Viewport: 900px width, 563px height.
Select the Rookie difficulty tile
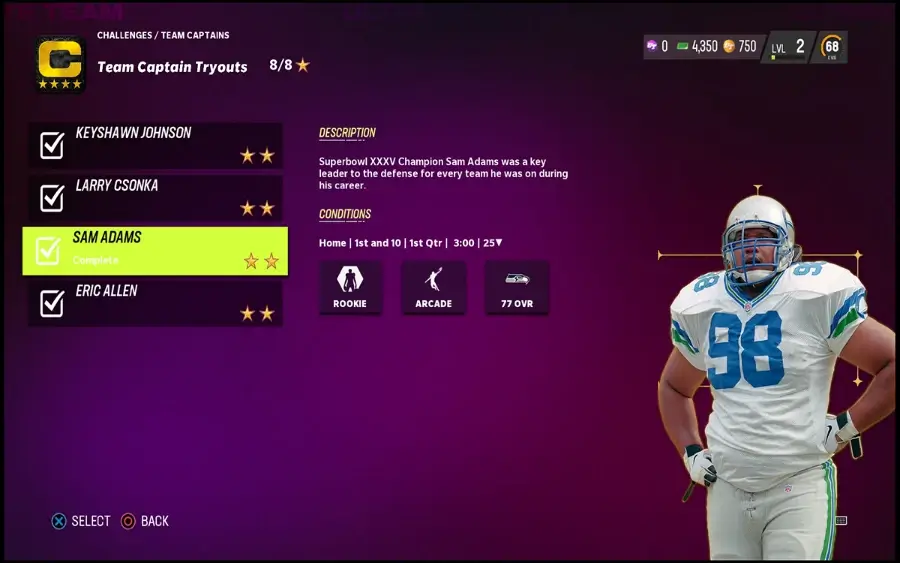tap(350, 287)
